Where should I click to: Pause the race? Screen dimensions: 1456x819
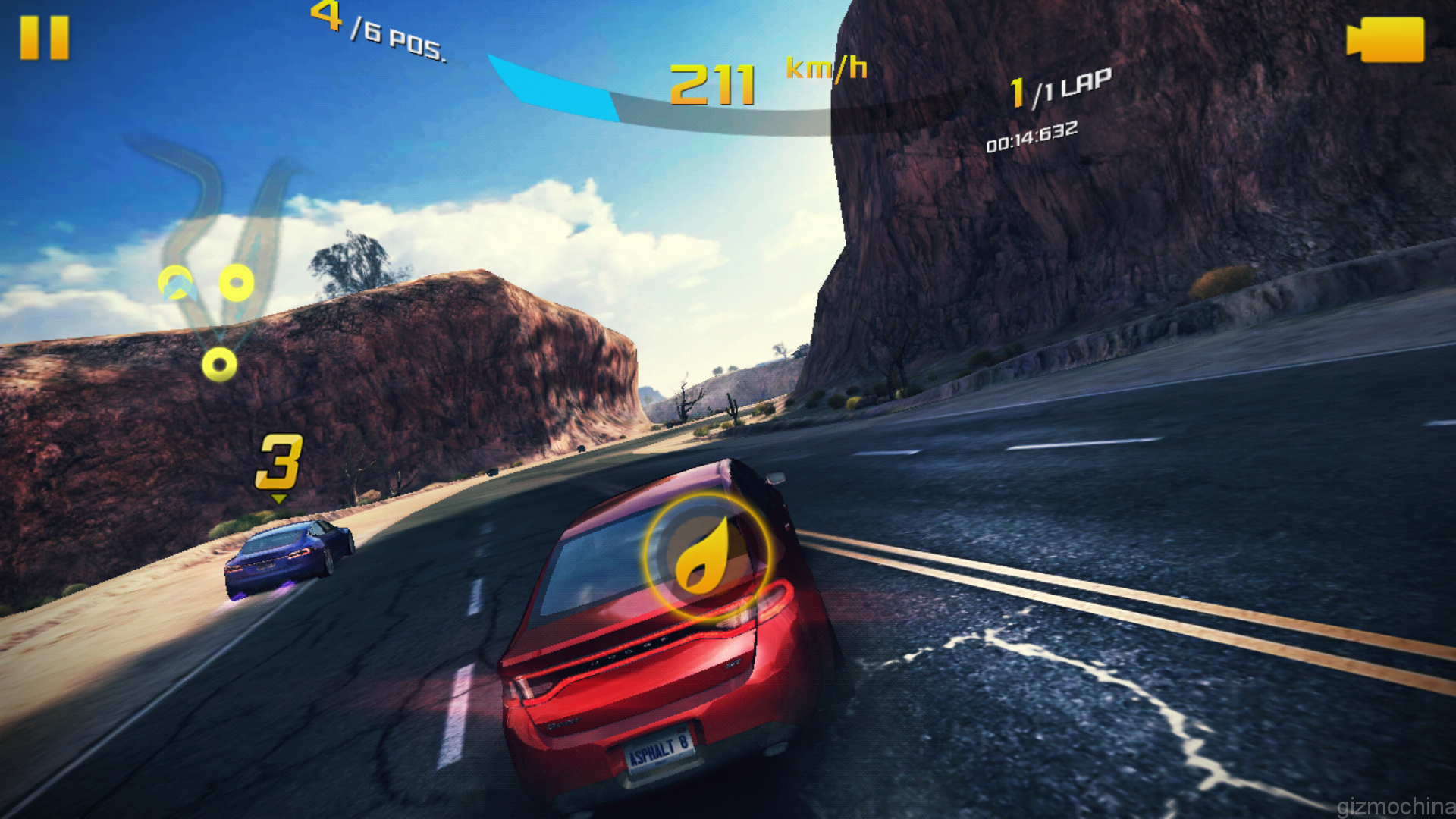point(44,38)
